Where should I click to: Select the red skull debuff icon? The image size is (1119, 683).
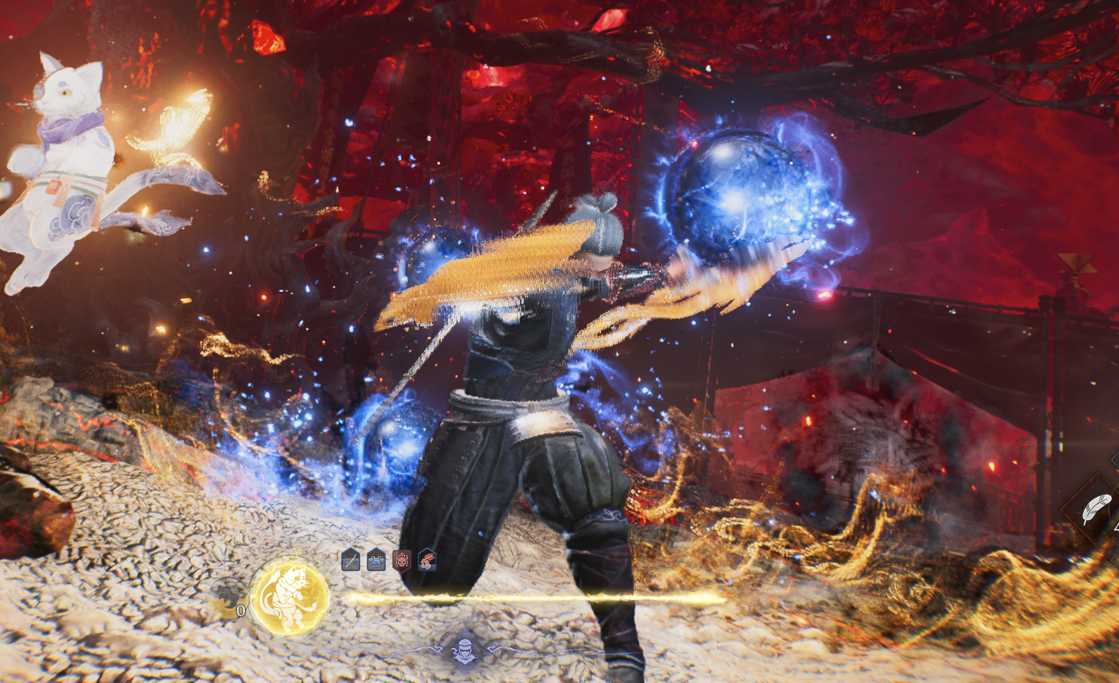[401, 560]
